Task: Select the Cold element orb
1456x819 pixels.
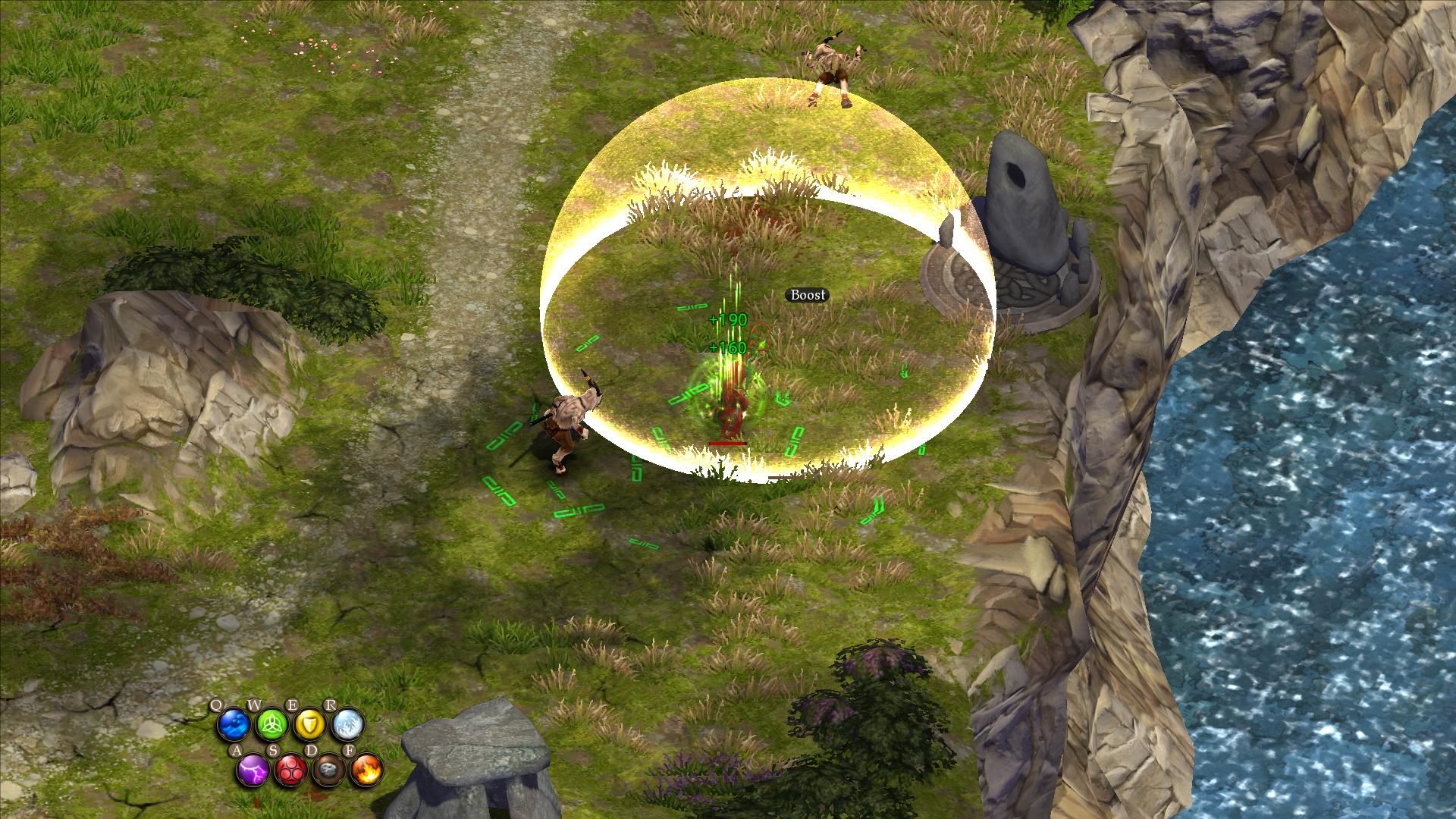Action: (347, 725)
